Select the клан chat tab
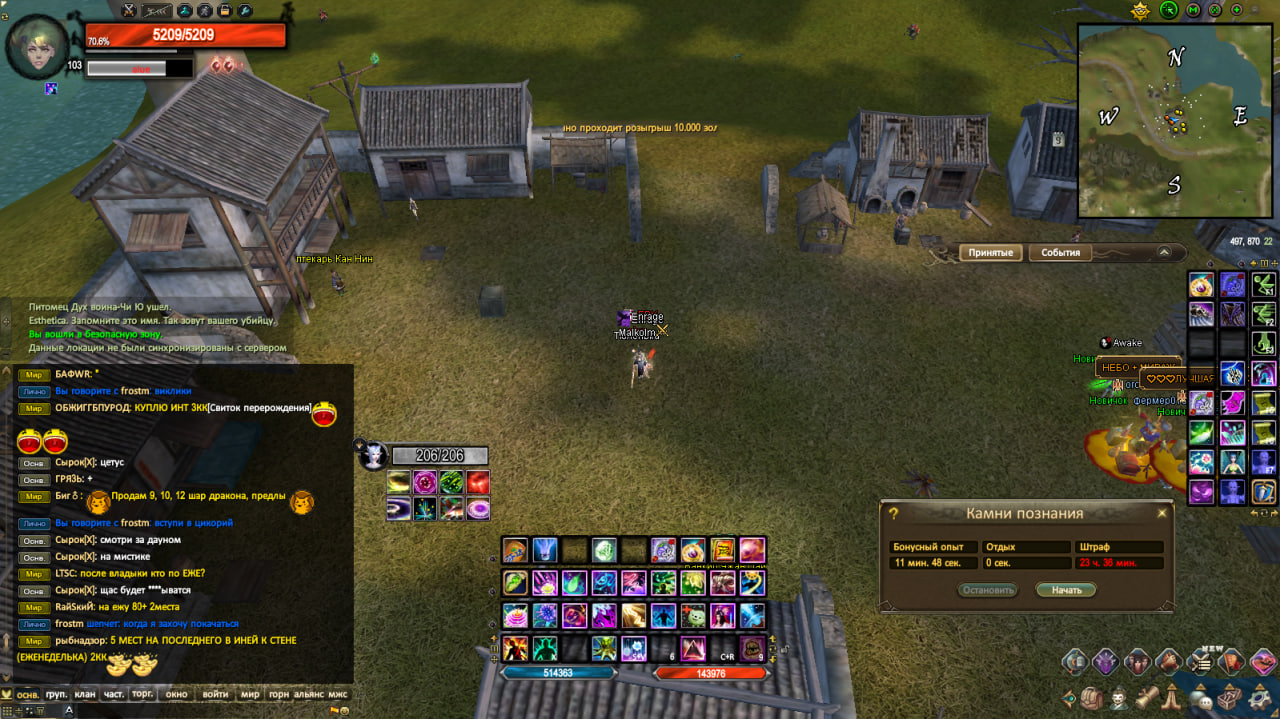This screenshot has width=1280, height=719. (84, 694)
